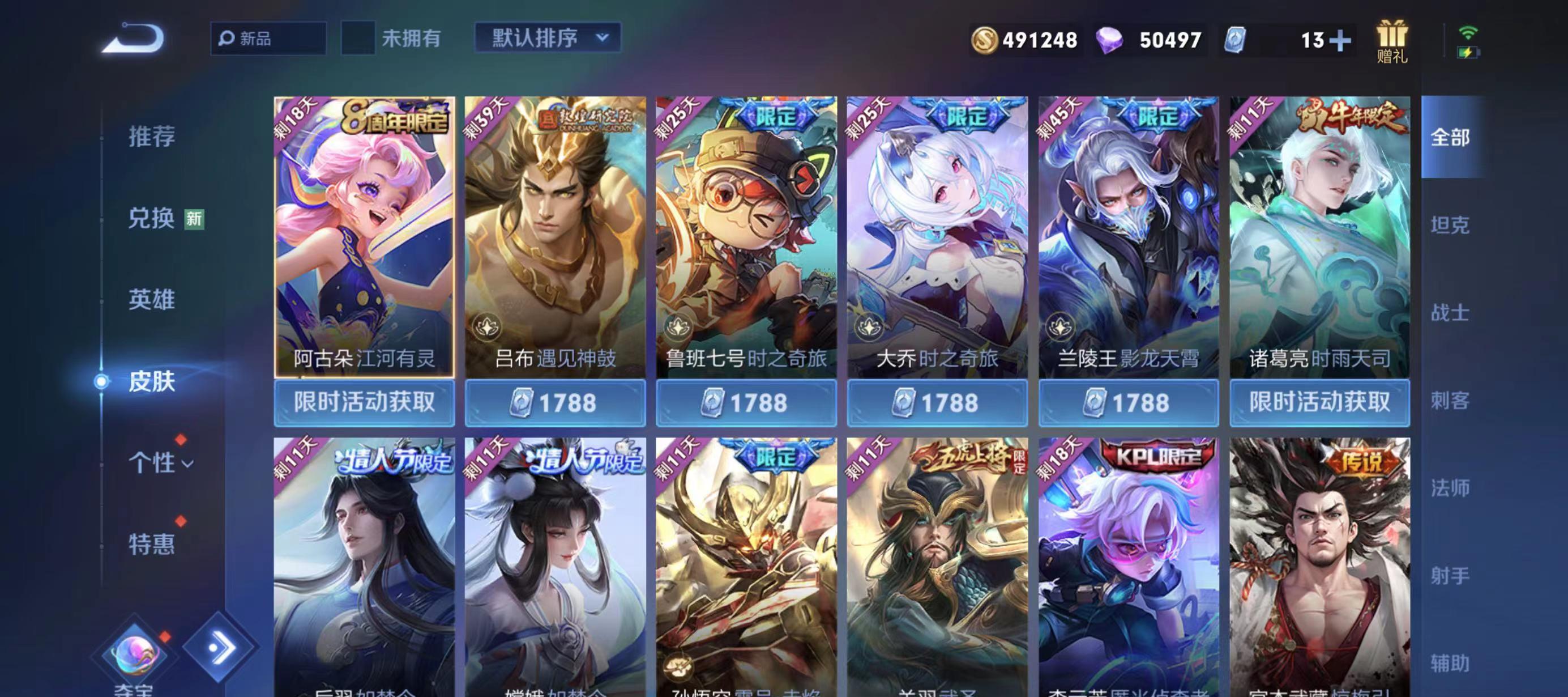Select the 皮肤 category on the left
This screenshot has height=697, width=1568.
(153, 381)
